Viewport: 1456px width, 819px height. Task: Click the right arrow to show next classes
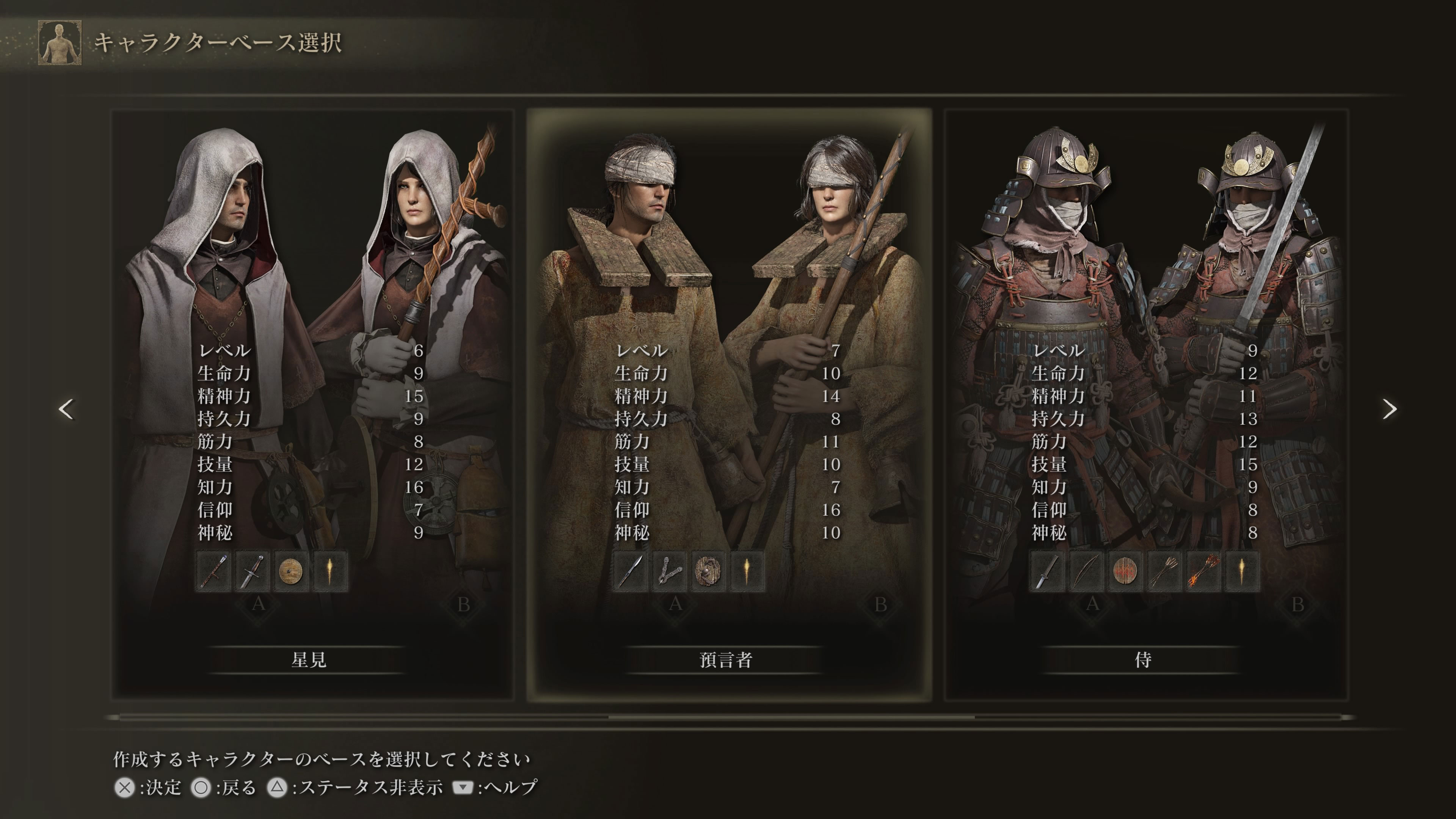pyautogui.click(x=1389, y=409)
